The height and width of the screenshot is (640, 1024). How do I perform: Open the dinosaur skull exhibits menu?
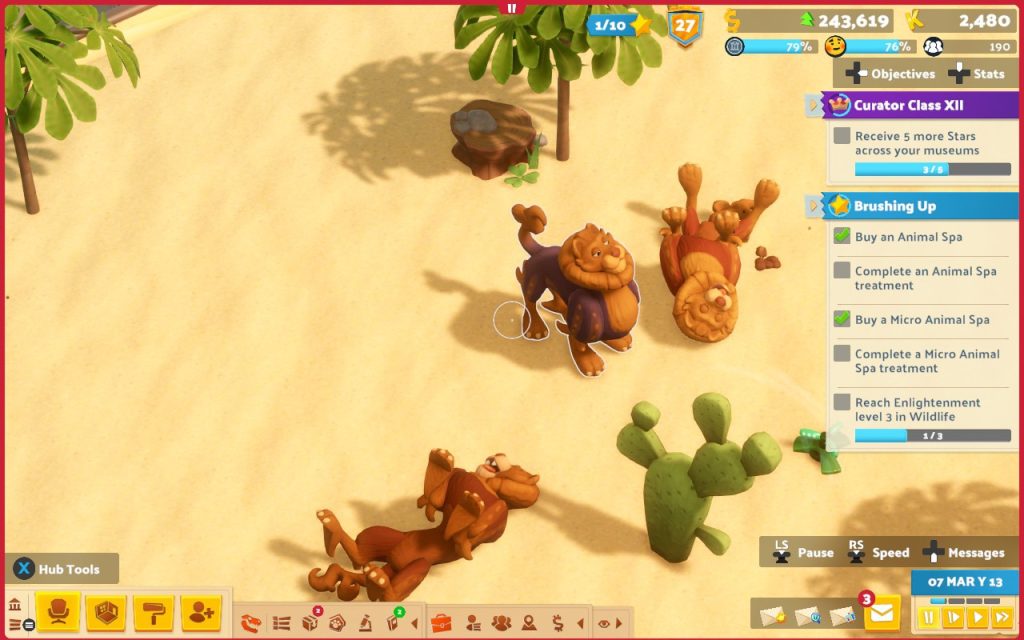click(252, 623)
